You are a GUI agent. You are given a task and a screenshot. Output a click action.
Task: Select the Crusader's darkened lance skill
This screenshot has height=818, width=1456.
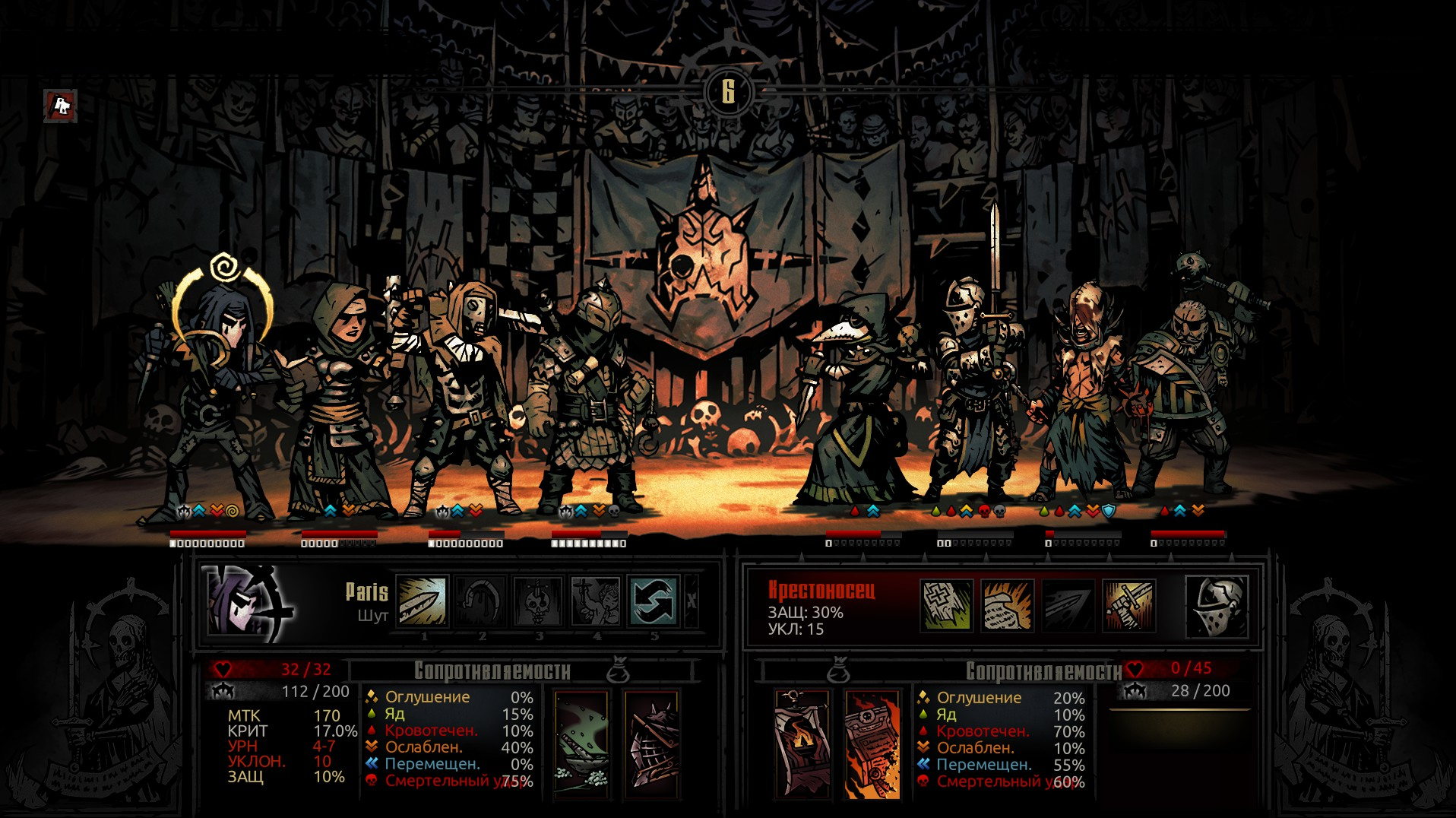1068,606
